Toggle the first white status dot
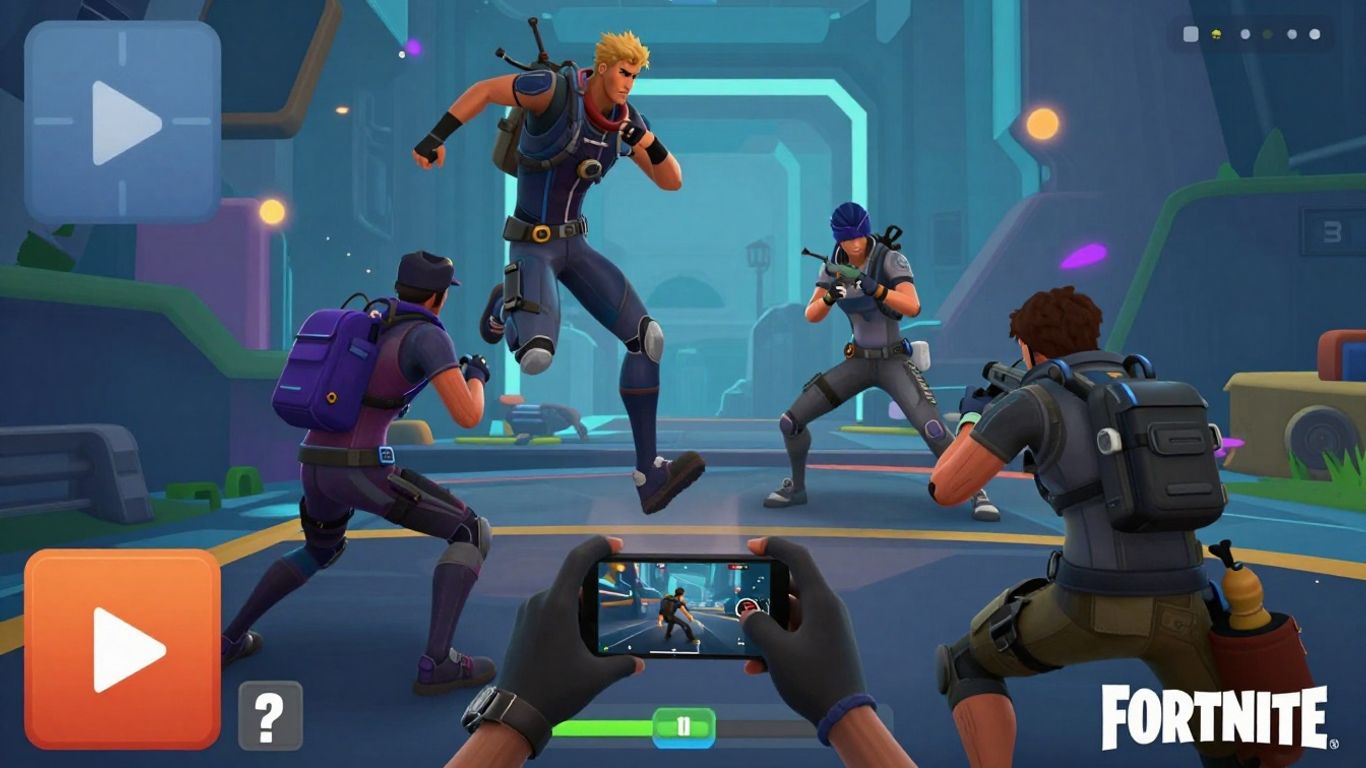Screen dimensions: 1366x768 tap(1246, 33)
